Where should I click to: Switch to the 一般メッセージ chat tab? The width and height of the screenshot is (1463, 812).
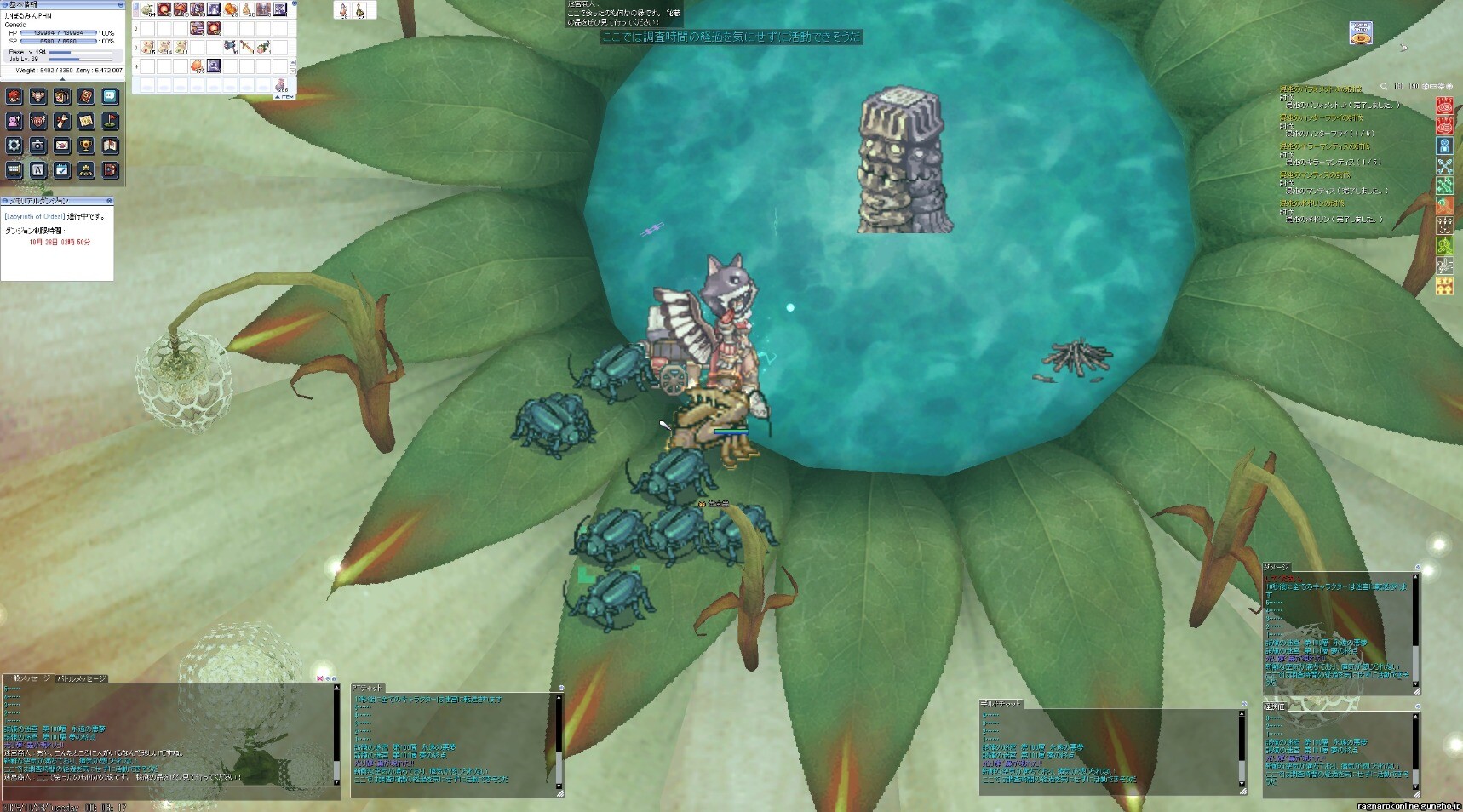[x=28, y=678]
